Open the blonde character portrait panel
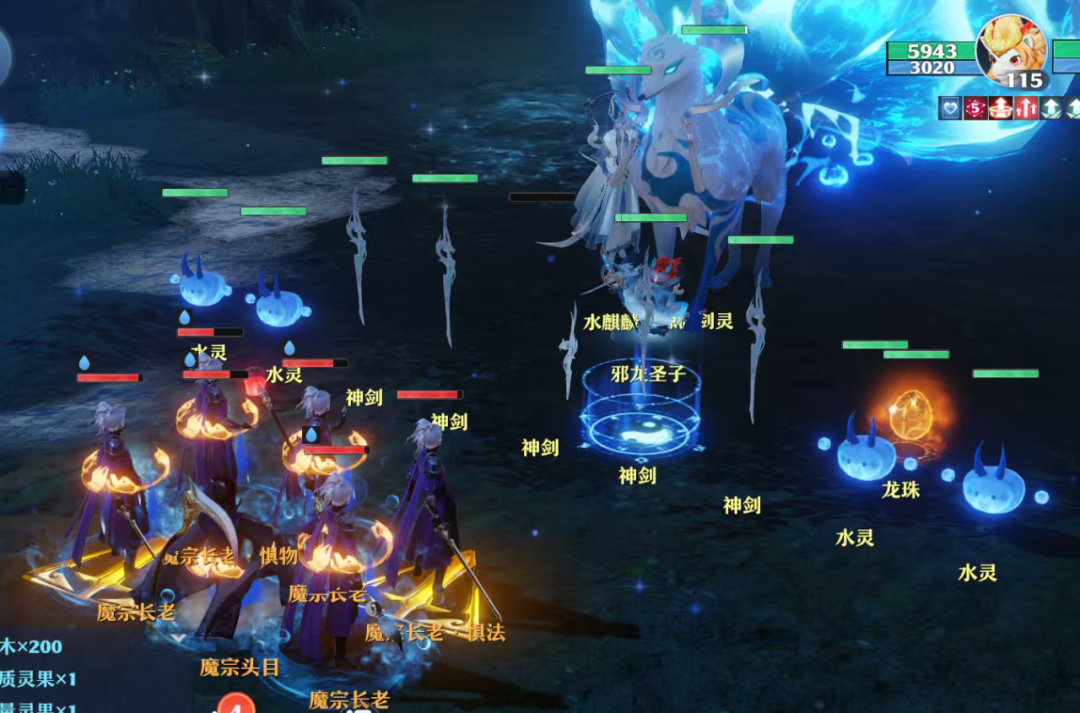The image size is (1080, 713). coord(1011,50)
